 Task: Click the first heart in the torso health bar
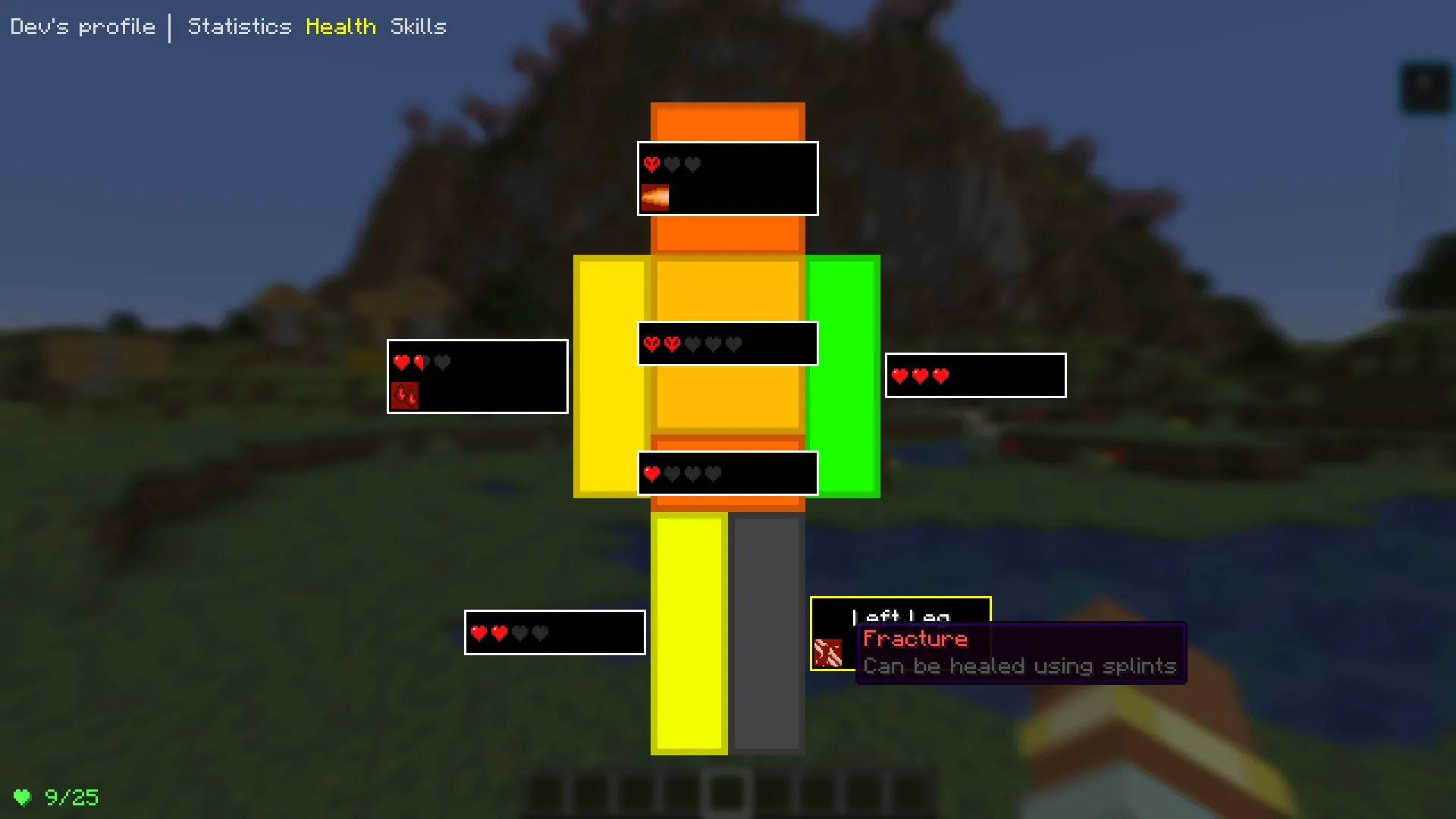651,343
